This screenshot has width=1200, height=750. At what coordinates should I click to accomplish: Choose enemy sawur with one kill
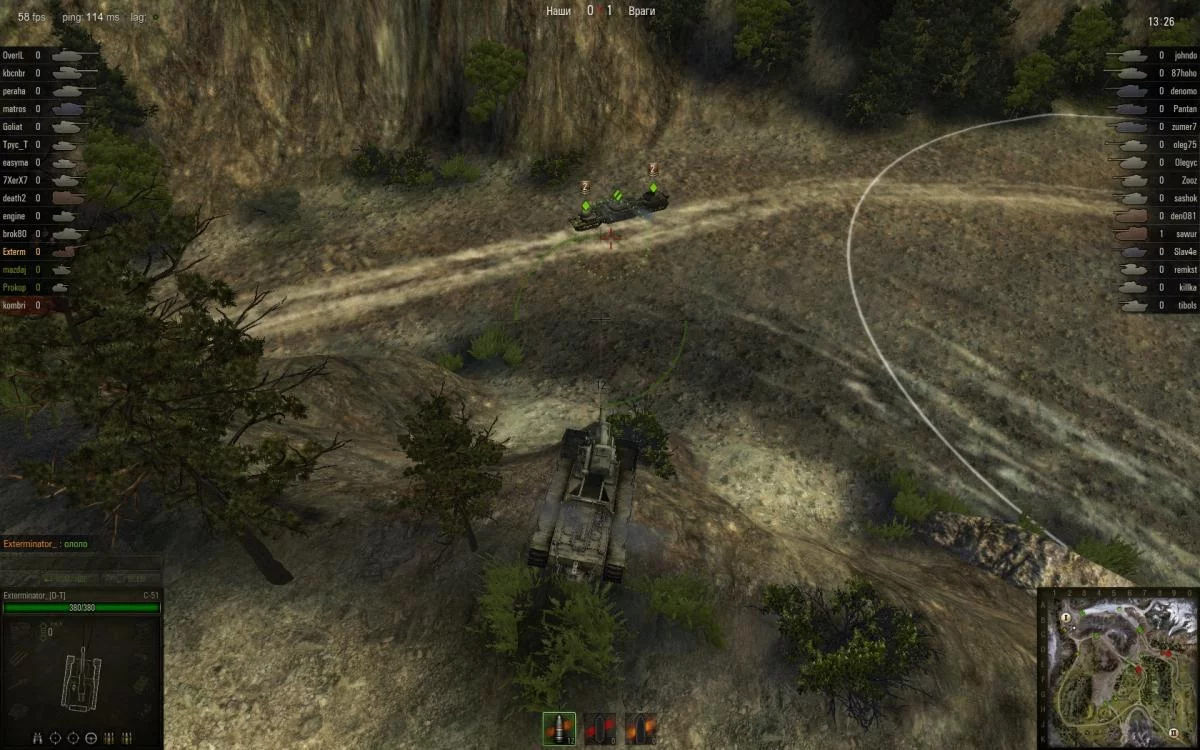point(1185,233)
